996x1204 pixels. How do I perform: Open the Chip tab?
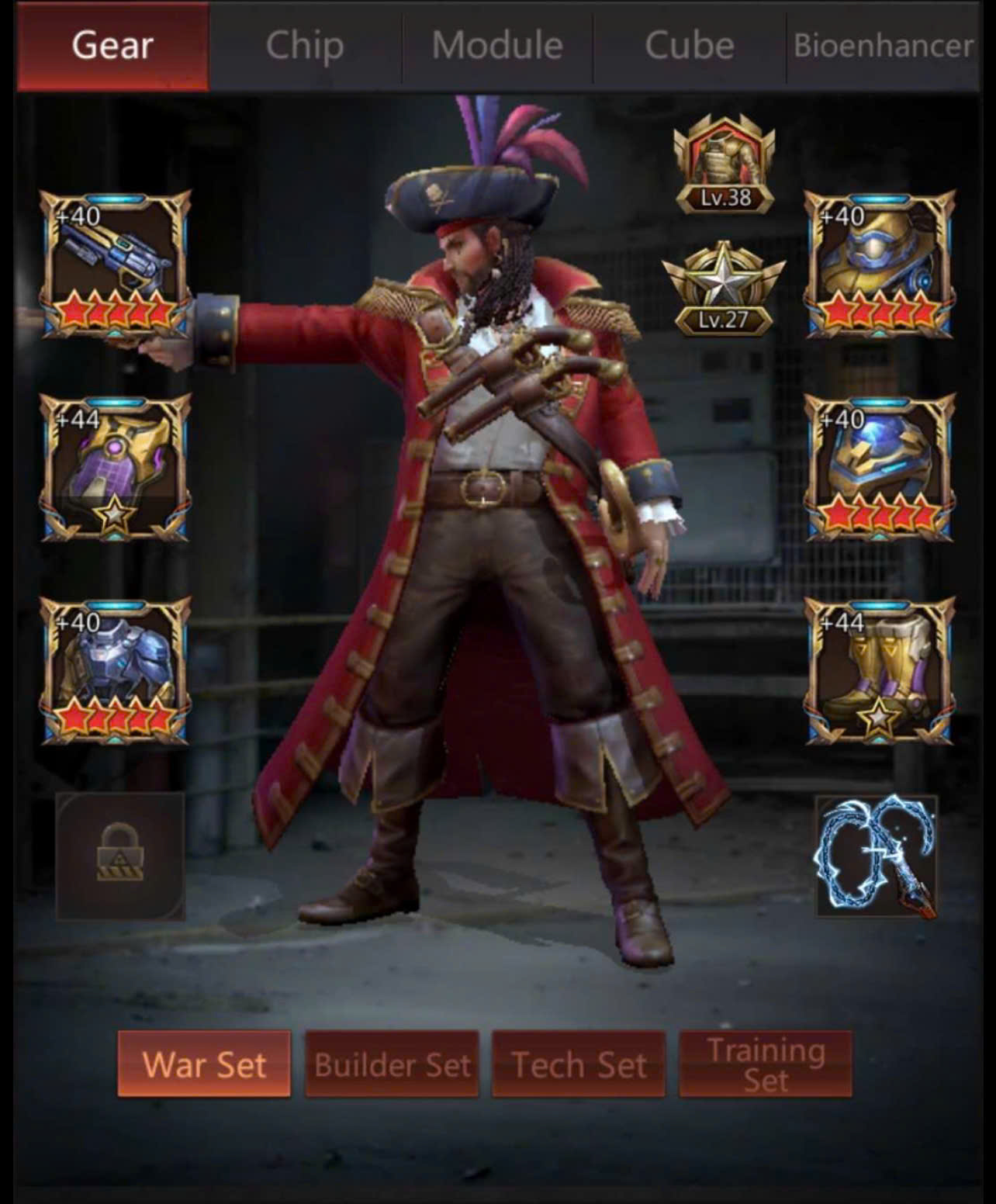pyautogui.click(x=305, y=46)
